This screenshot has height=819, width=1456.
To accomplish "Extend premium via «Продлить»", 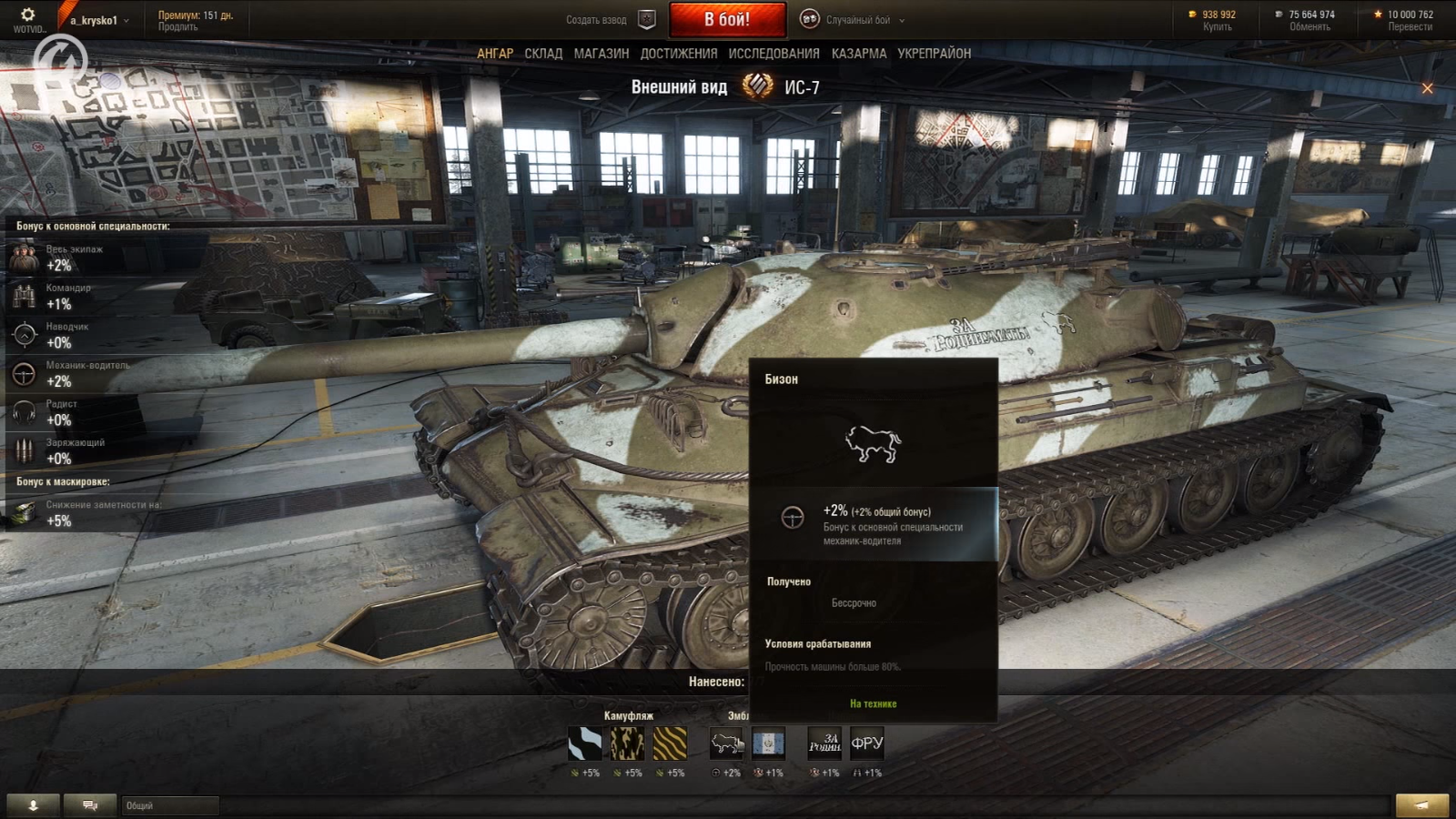I will click(177, 27).
